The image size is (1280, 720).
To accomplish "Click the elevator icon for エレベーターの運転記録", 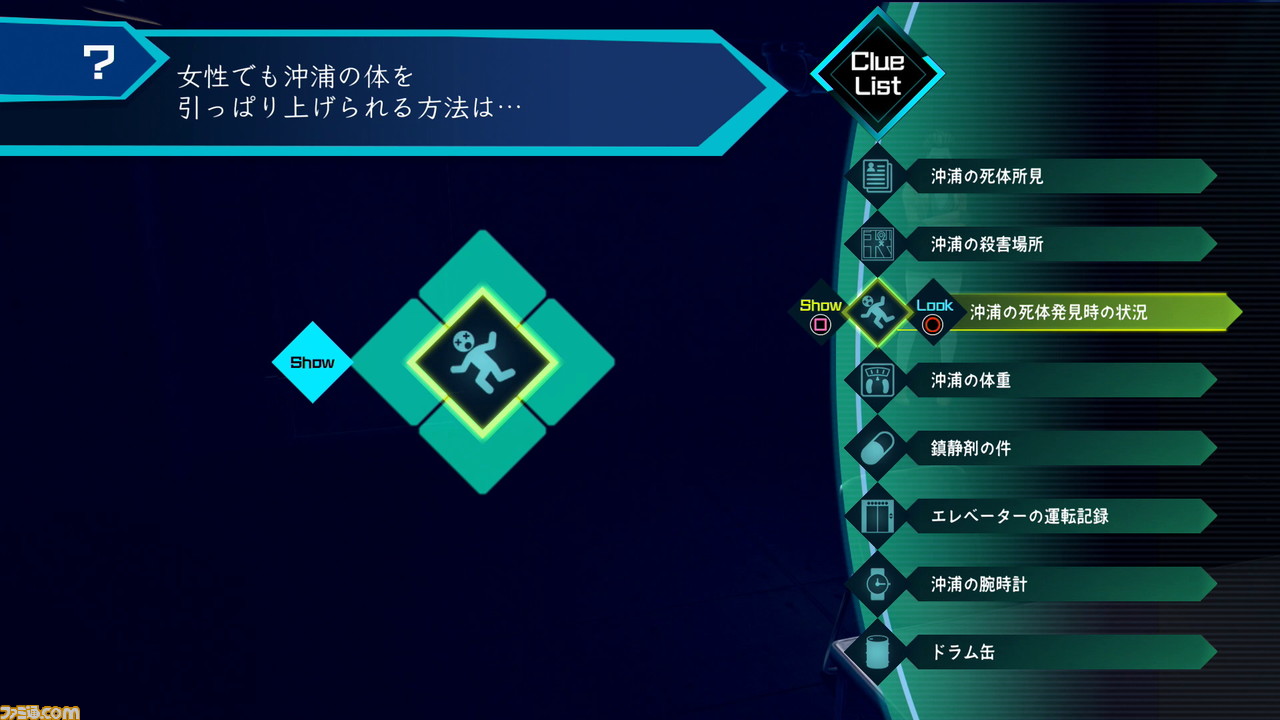I will point(878,516).
